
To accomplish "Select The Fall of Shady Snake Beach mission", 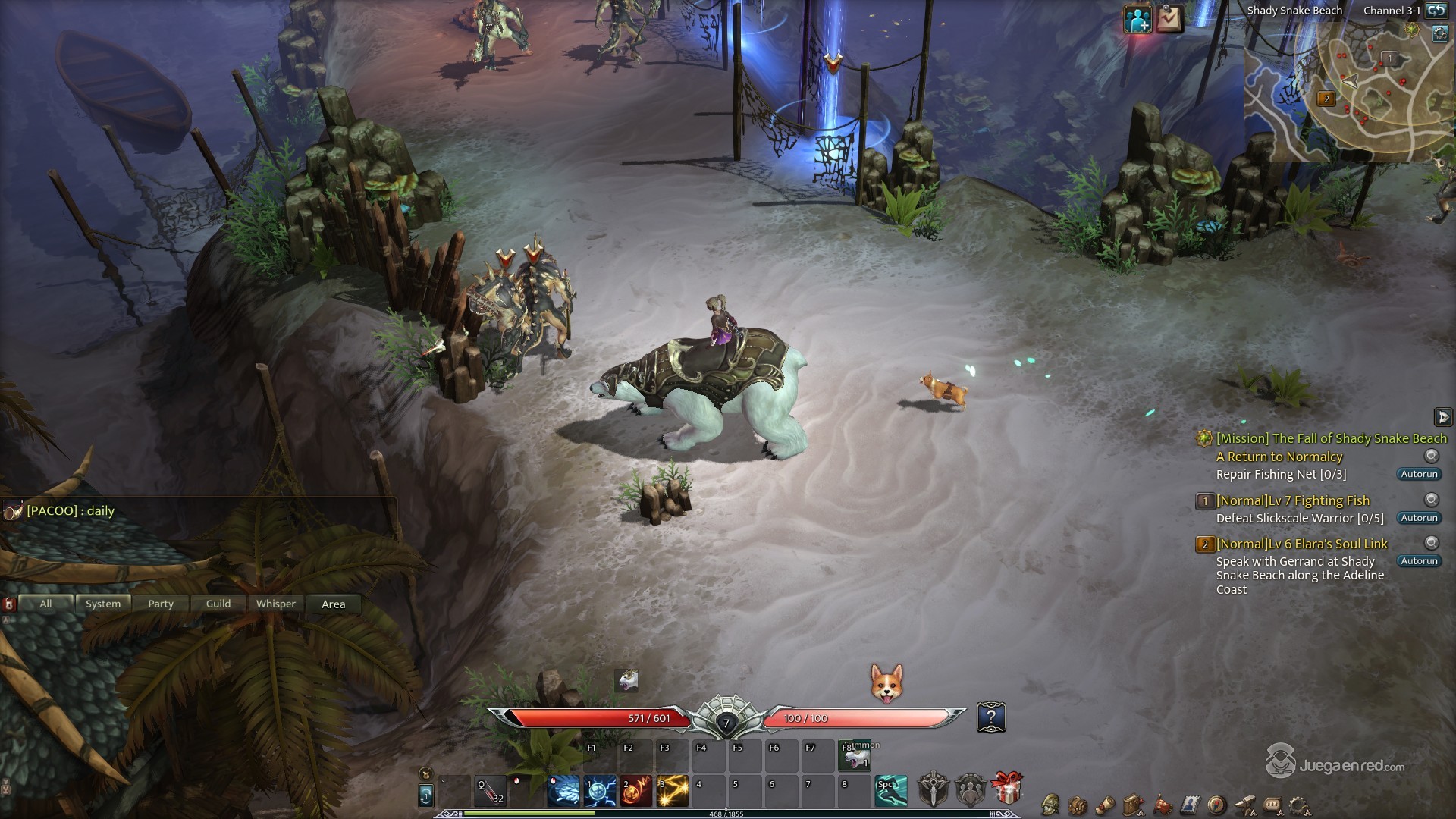I will tap(1332, 438).
